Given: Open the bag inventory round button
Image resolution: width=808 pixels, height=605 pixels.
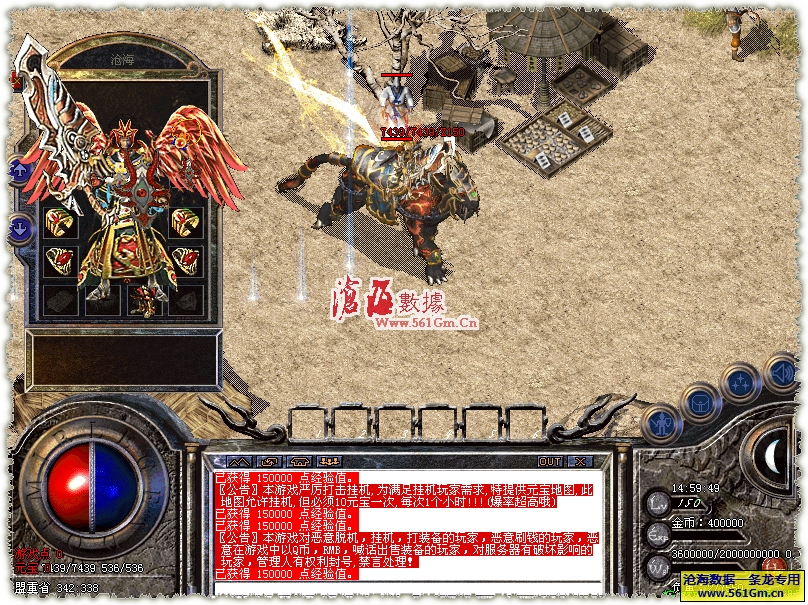Looking at the screenshot, I should click(701, 404).
